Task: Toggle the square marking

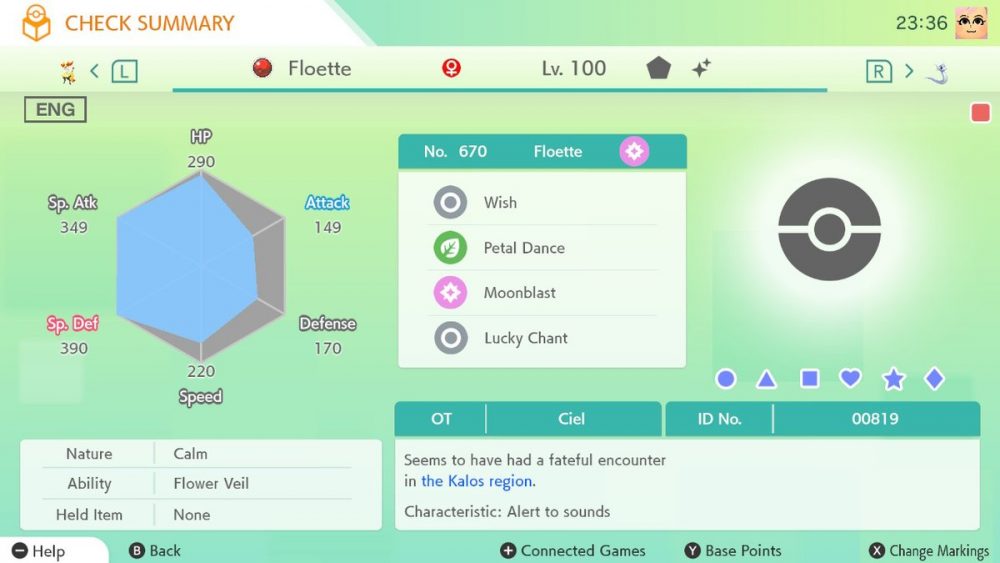Action: [x=810, y=379]
